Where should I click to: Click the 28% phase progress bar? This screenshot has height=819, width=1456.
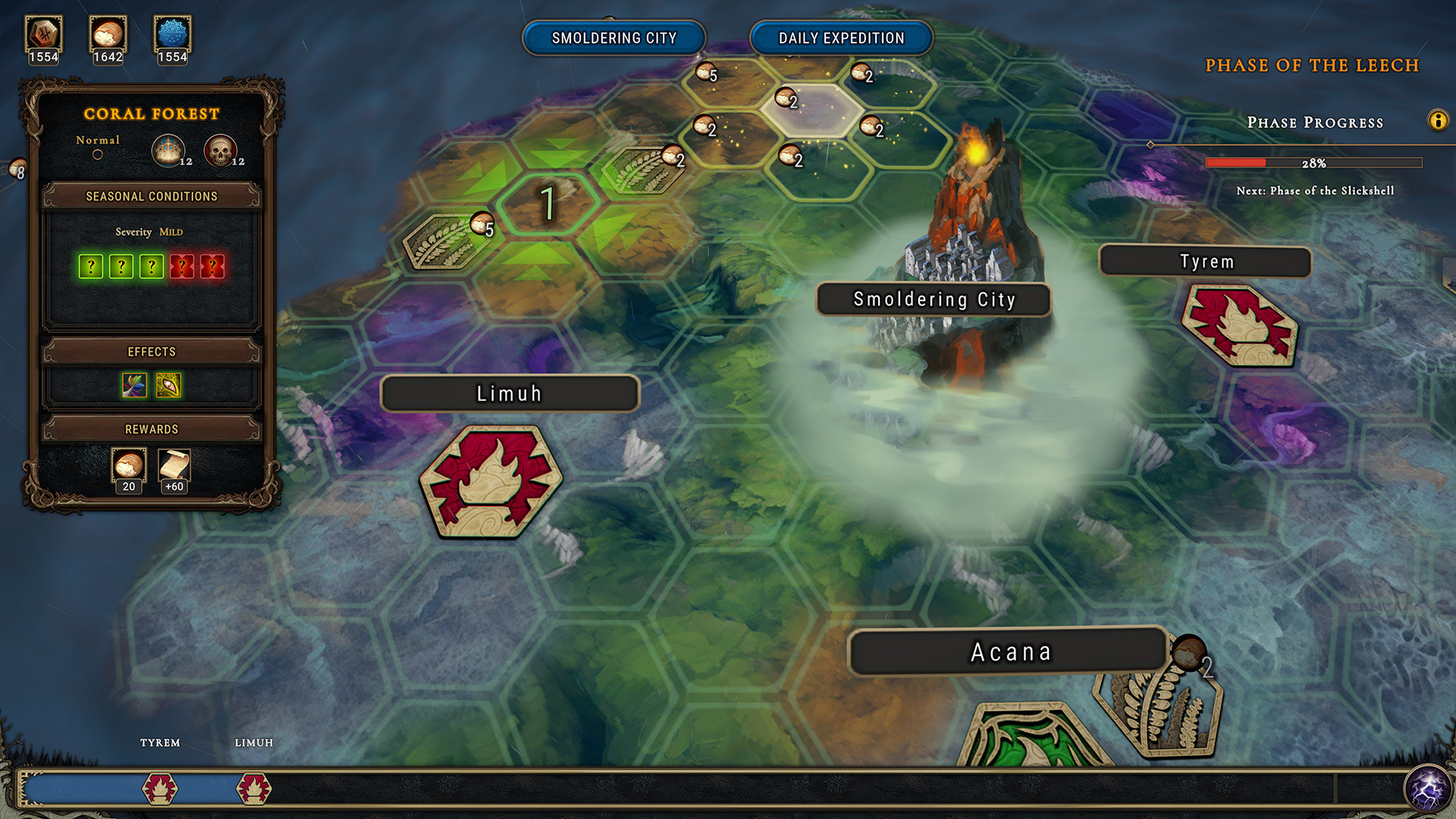pyautogui.click(x=1314, y=162)
